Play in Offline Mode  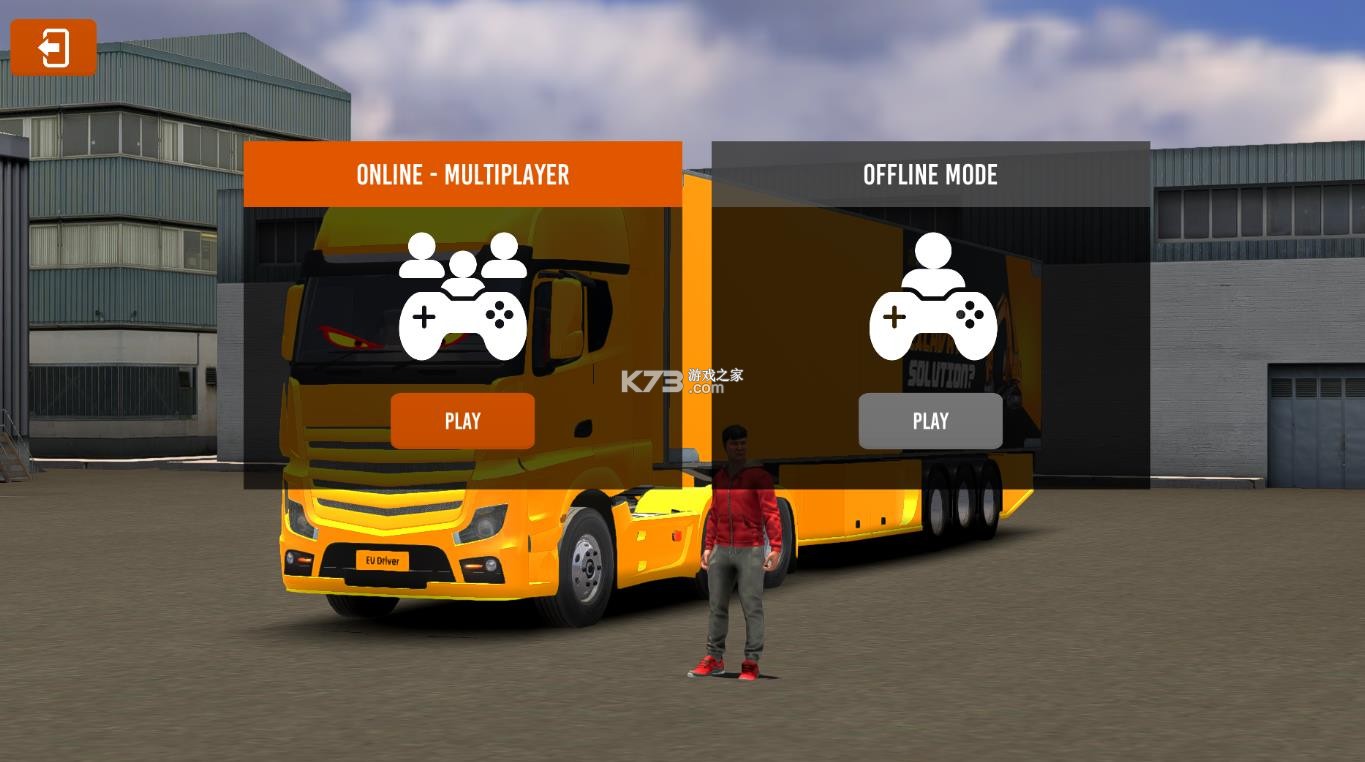[930, 421]
